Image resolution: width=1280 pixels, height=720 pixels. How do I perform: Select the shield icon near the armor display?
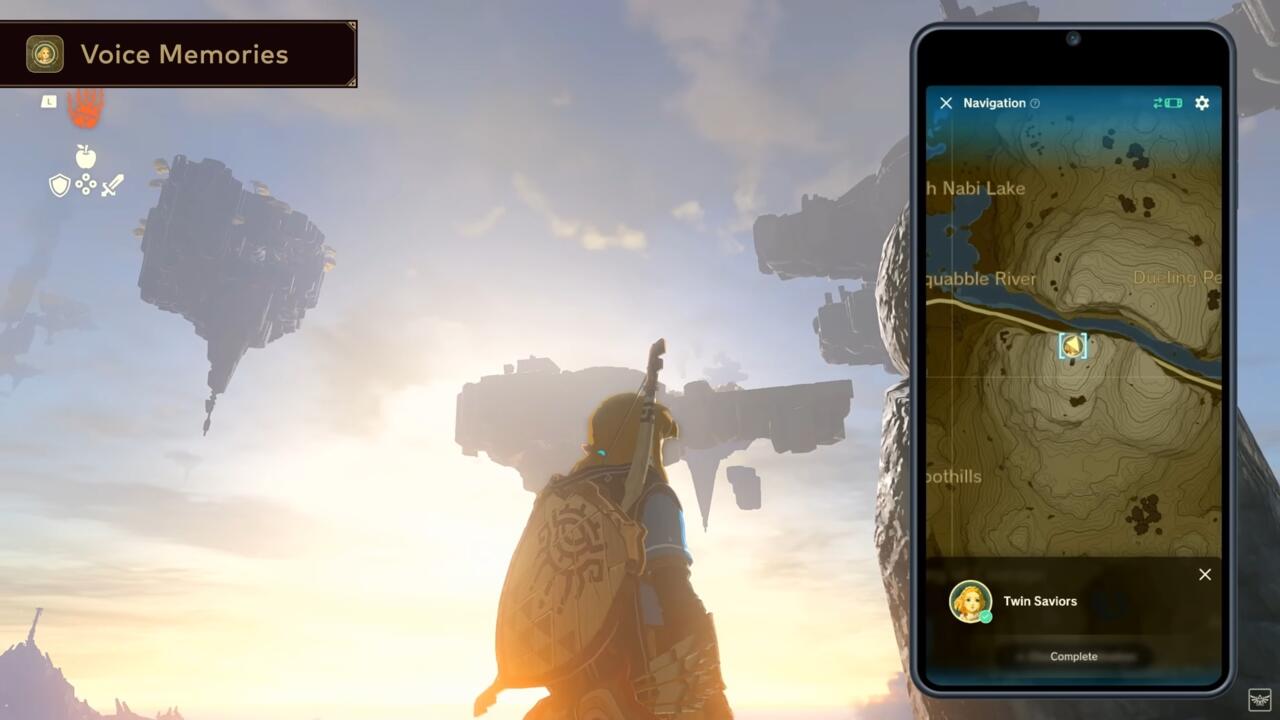(x=60, y=185)
